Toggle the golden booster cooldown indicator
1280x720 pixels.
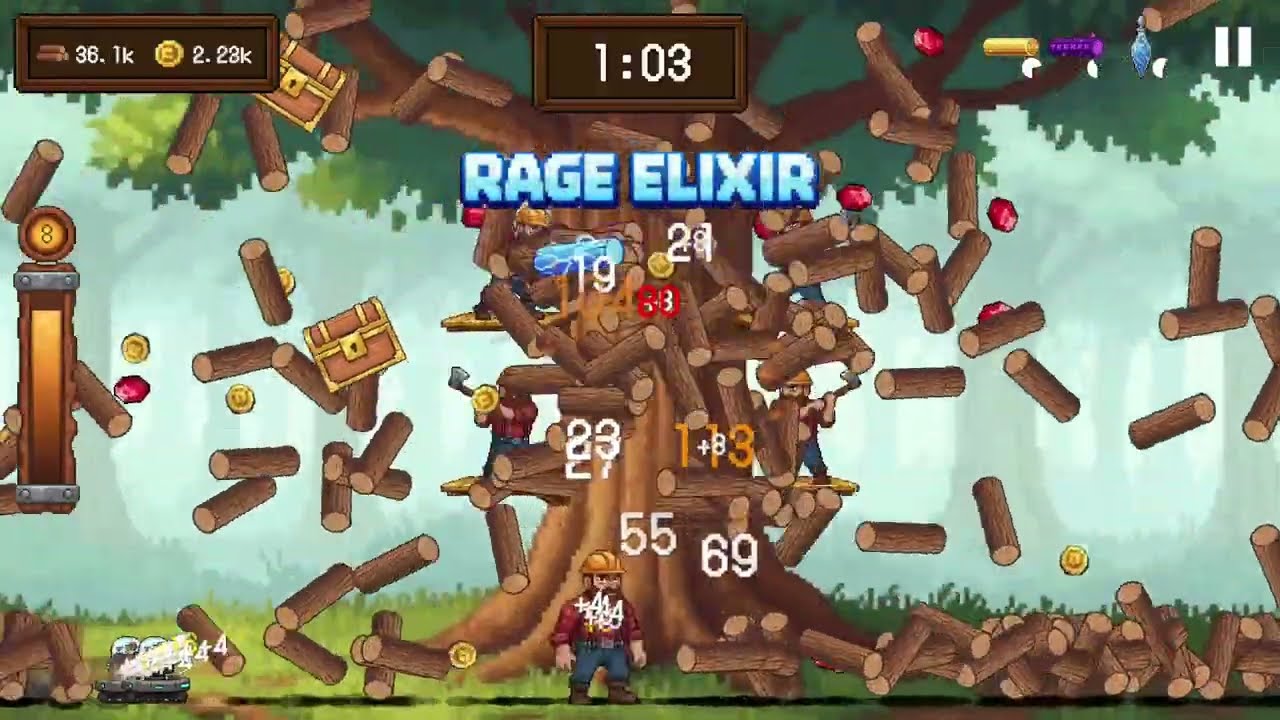pyautogui.click(x=1030, y=65)
